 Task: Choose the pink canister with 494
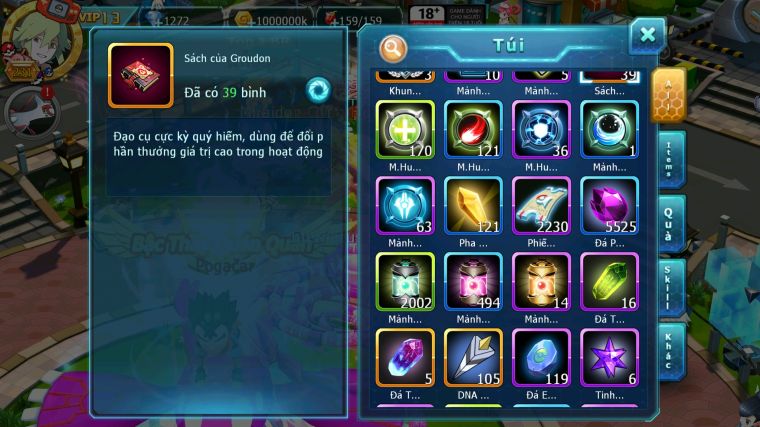point(473,281)
